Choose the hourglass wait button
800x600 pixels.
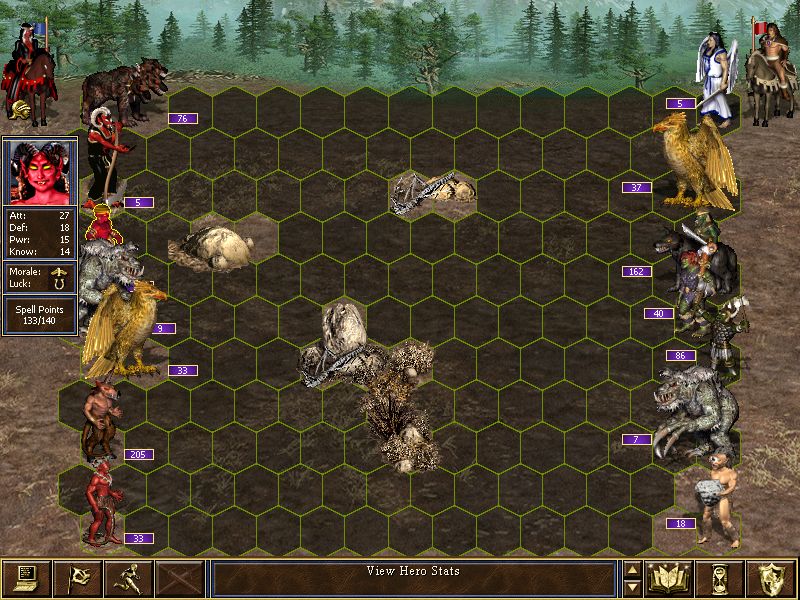click(721, 577)
